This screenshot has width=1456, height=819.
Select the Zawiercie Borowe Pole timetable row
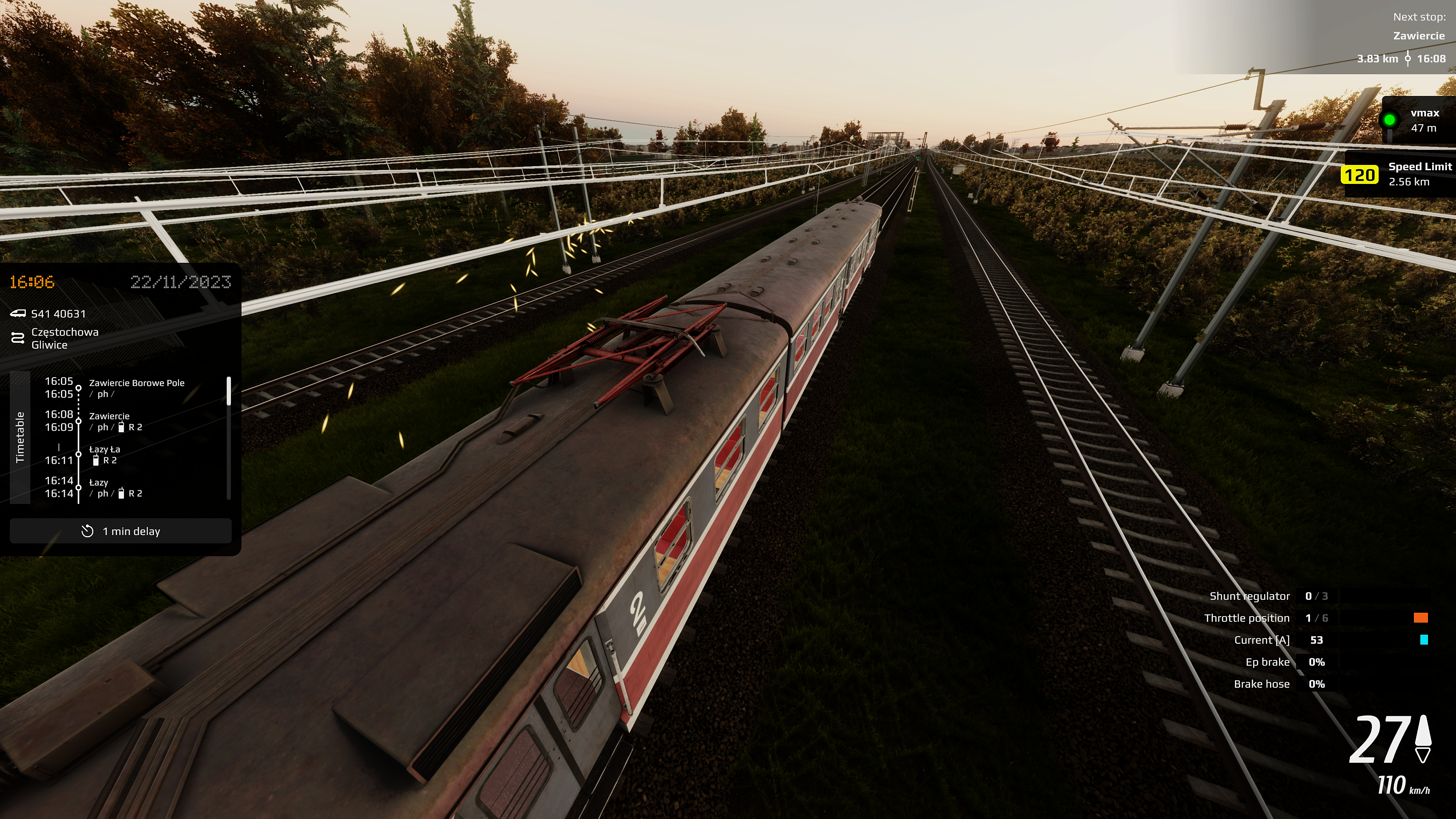click(136, 388)
